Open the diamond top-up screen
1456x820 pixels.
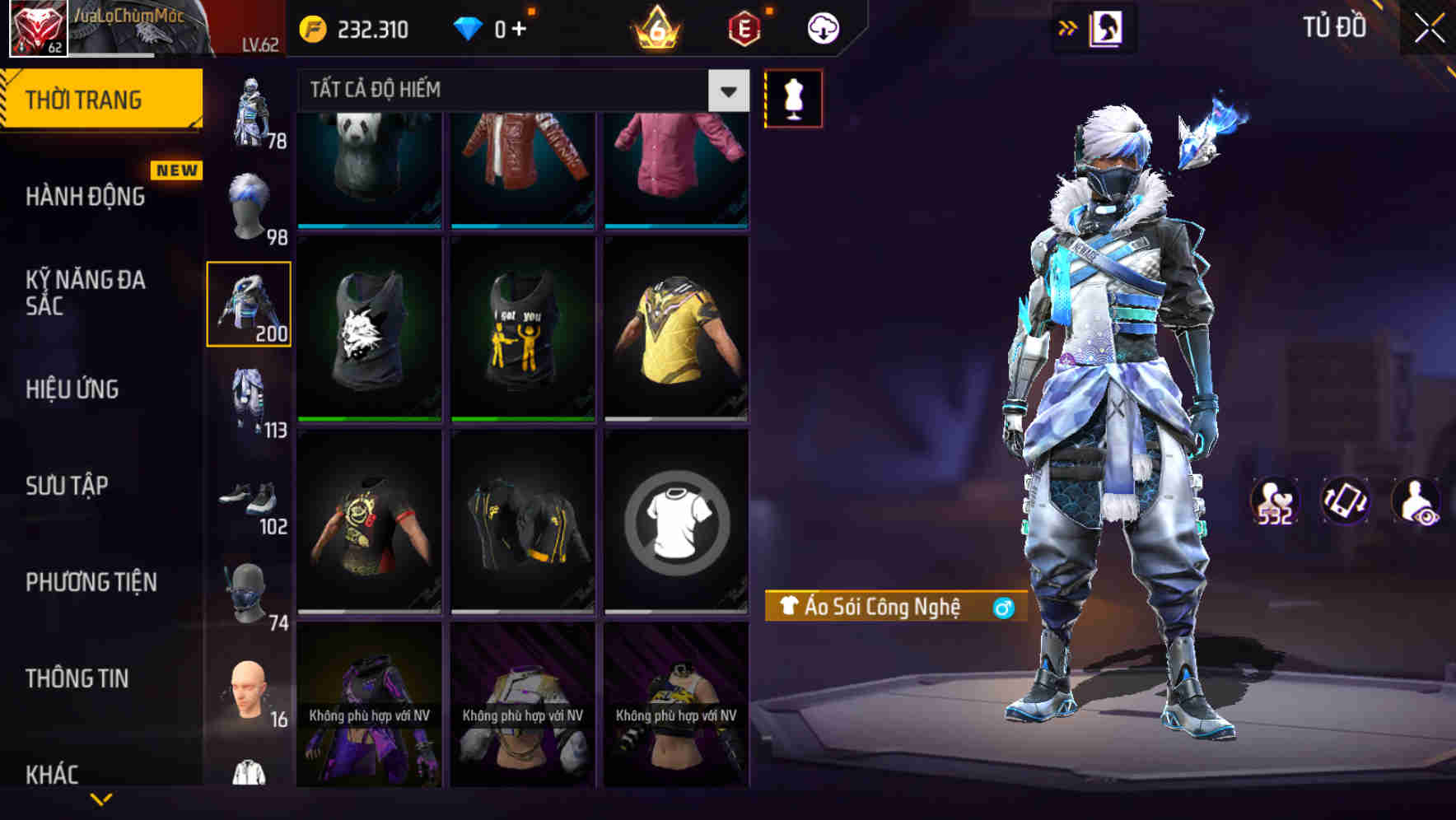[x=494, y=27]
